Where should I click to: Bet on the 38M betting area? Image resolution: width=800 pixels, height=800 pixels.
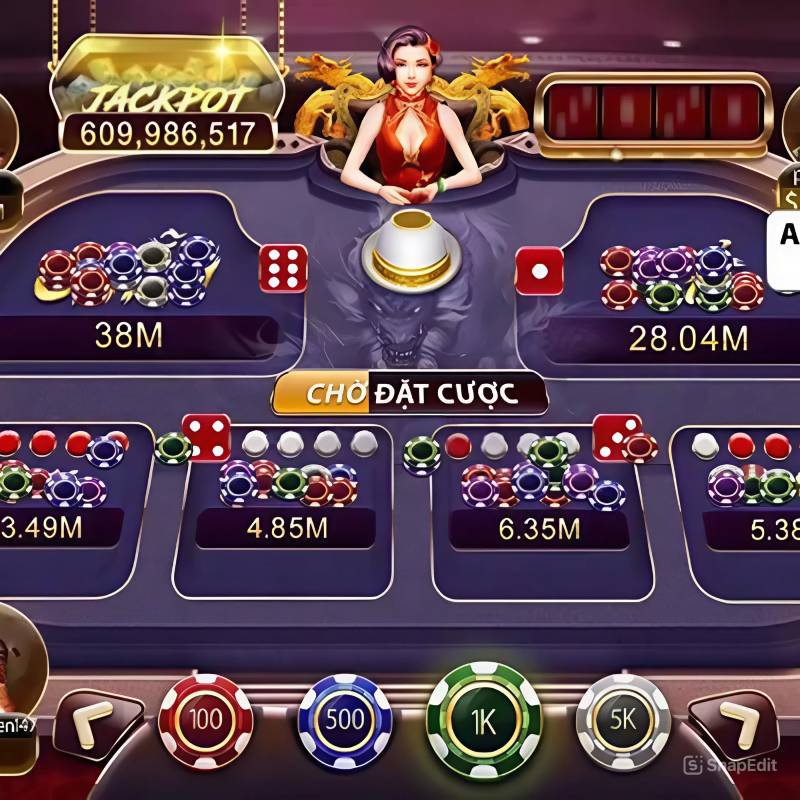click(140, 290)
